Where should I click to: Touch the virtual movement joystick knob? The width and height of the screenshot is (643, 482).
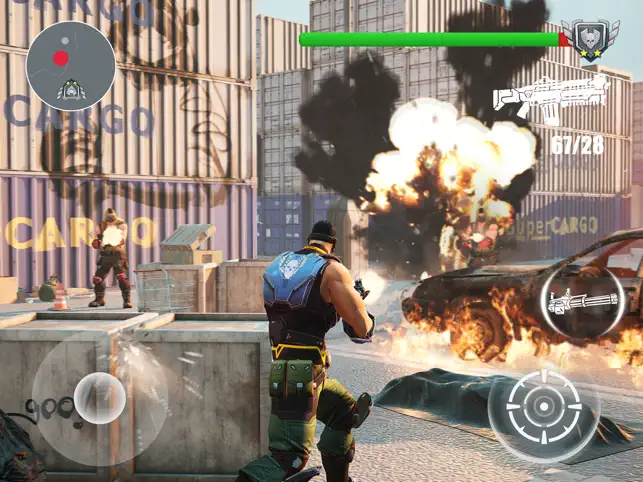tap(100, 396)
